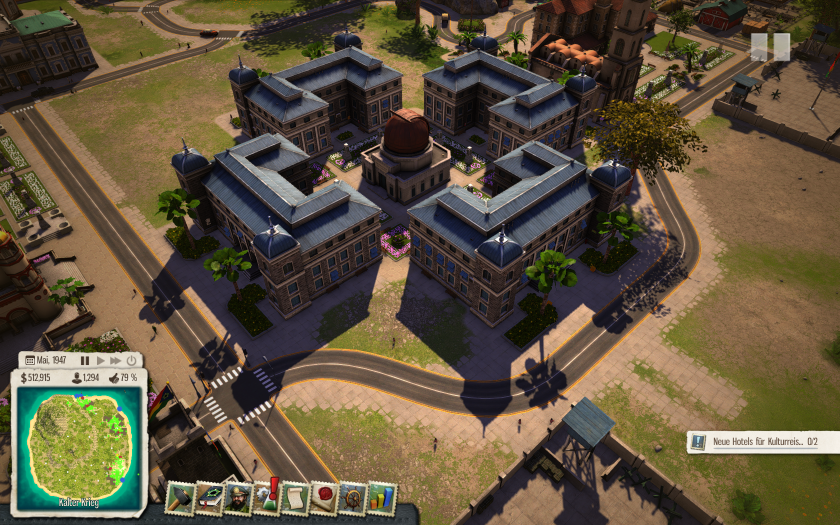
Task: Set game speed to normal play
Action: tap(100, 360)
